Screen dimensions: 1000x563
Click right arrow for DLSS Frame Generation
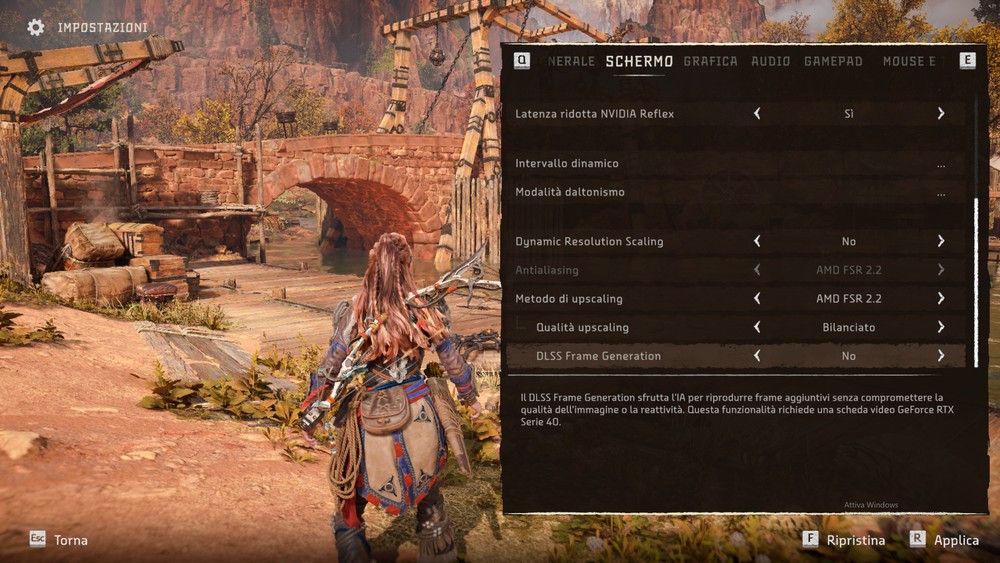click(x=941, y=356)
